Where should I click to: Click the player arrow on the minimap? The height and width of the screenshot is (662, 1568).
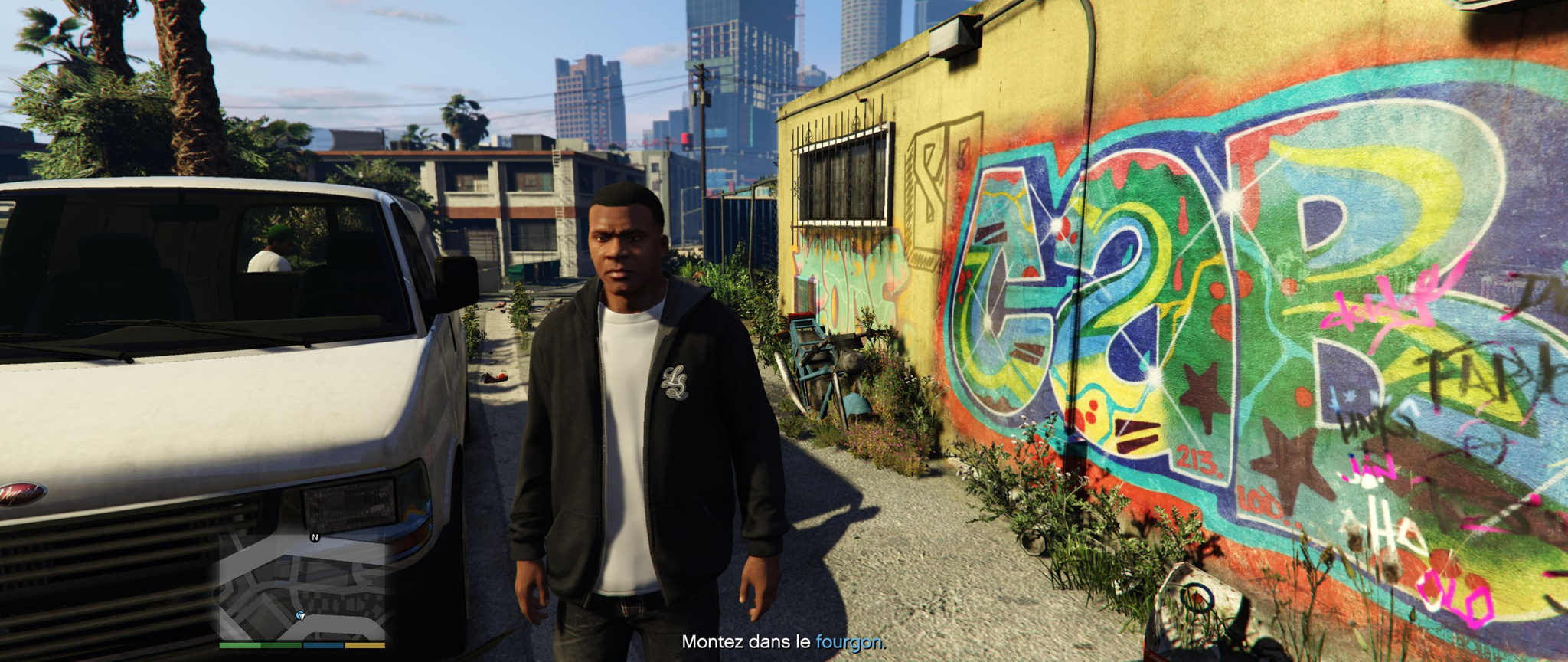[300, 615]
